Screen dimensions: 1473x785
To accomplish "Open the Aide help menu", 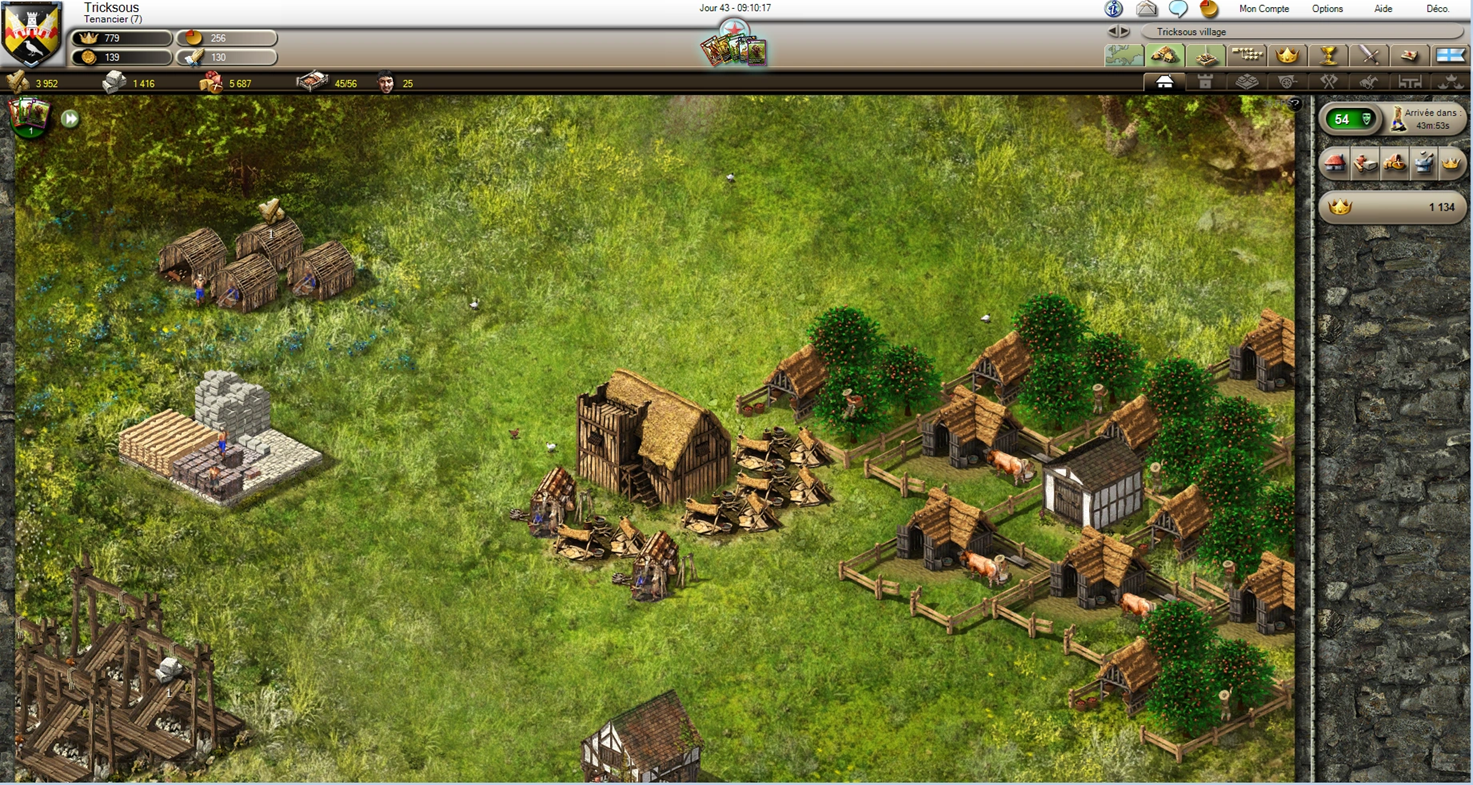I will pyautogui.click(x=1383, y=9).
